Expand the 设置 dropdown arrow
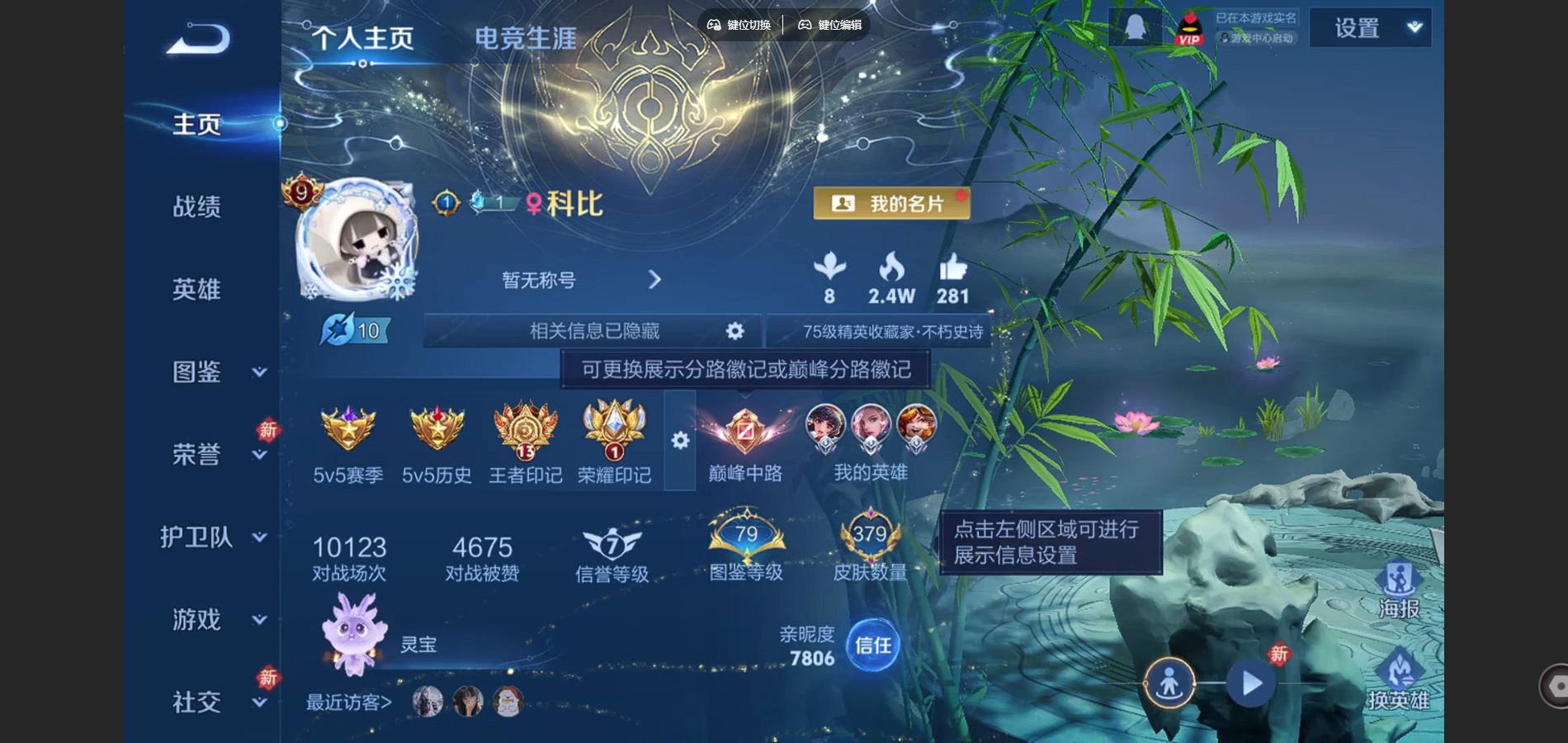This screenshot has height=743, width=1568. (x=1413, y=27)
